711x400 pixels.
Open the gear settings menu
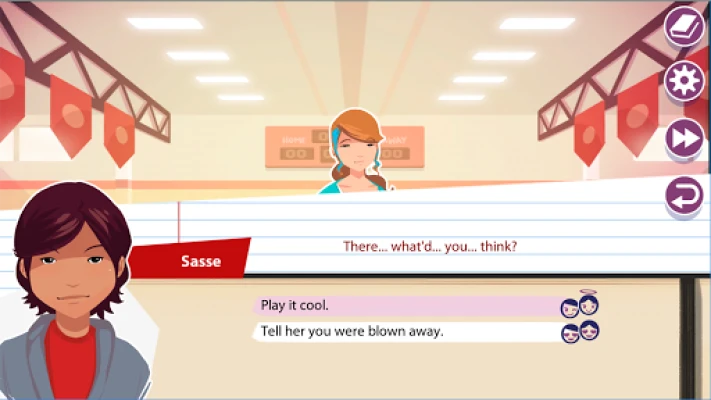(685, 82)
